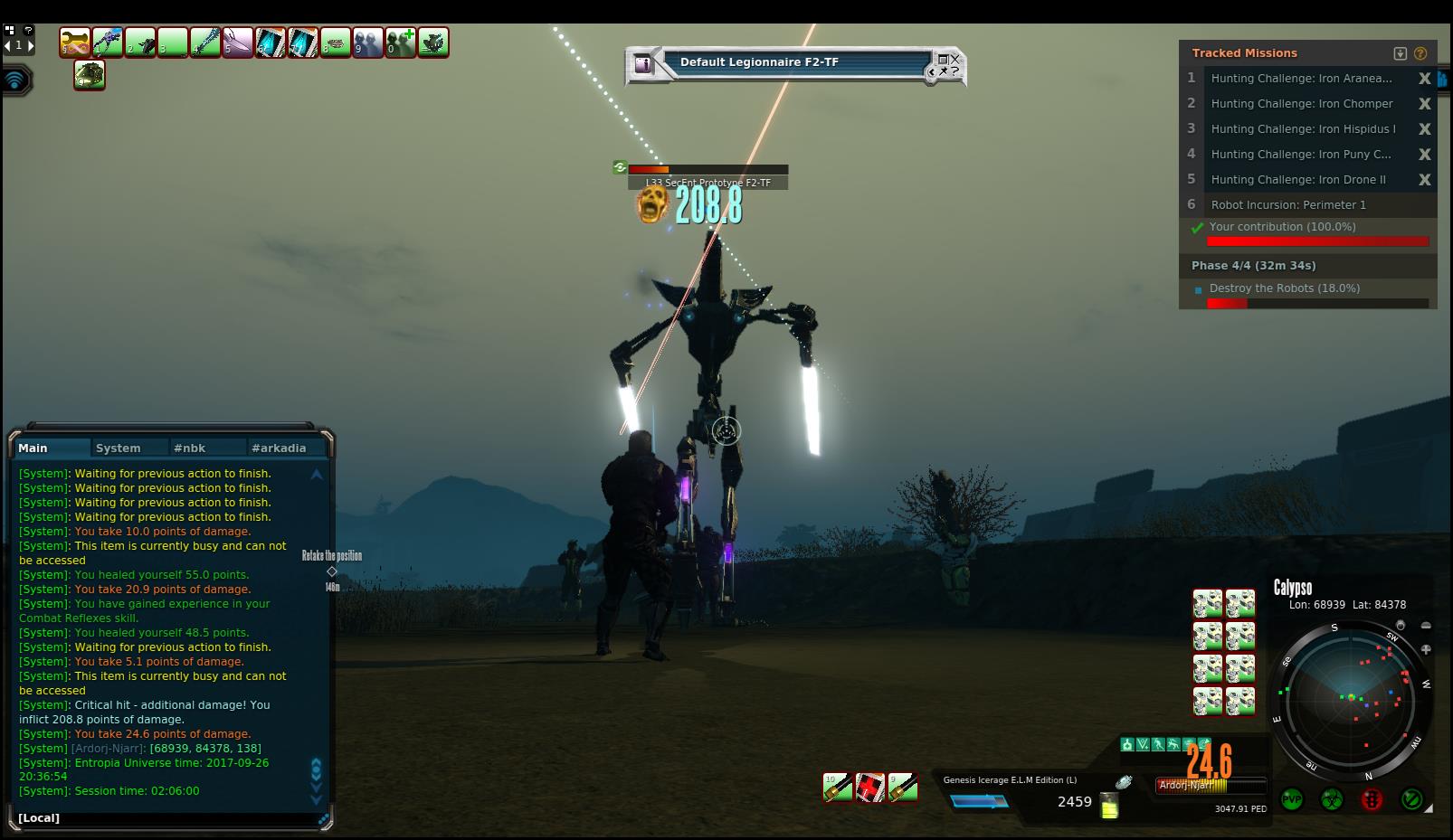The image size is (1453, 840).
Task: Use the wrench repair tool hotbar slot
Action: click(75, 42)
